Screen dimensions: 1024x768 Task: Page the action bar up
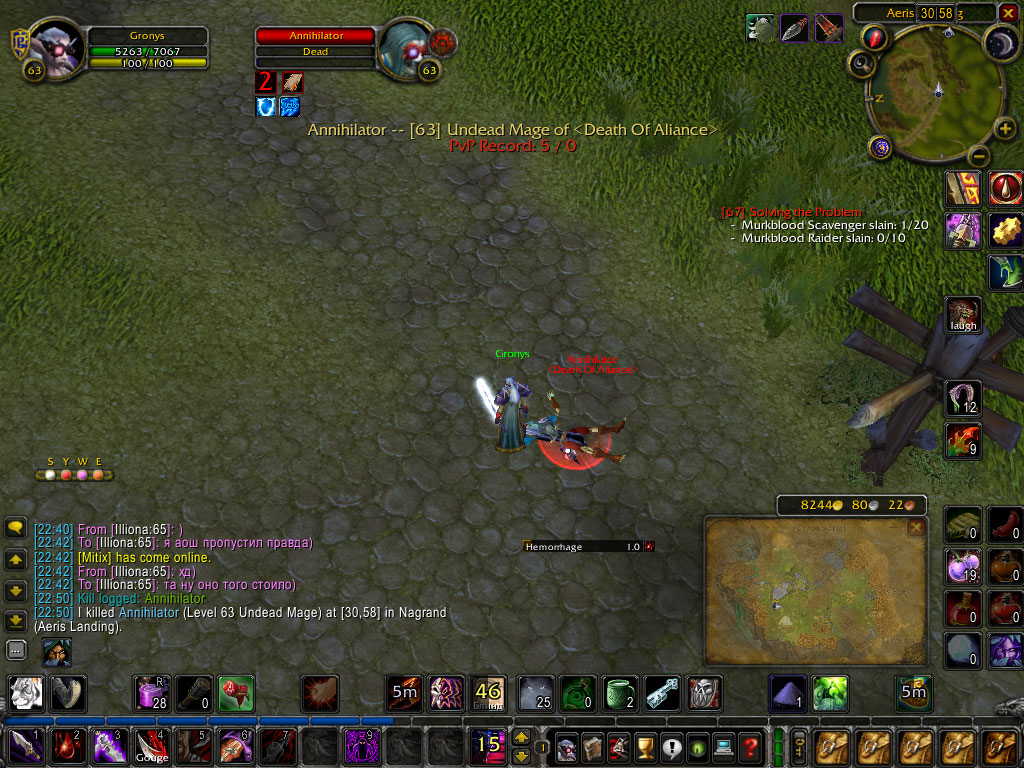521,738
